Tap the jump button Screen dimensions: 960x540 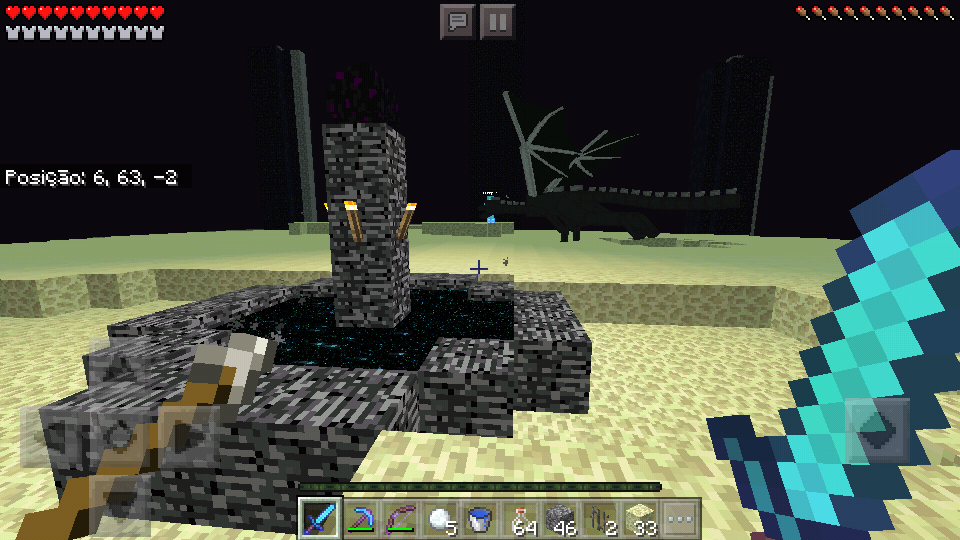tap(878, 430)
